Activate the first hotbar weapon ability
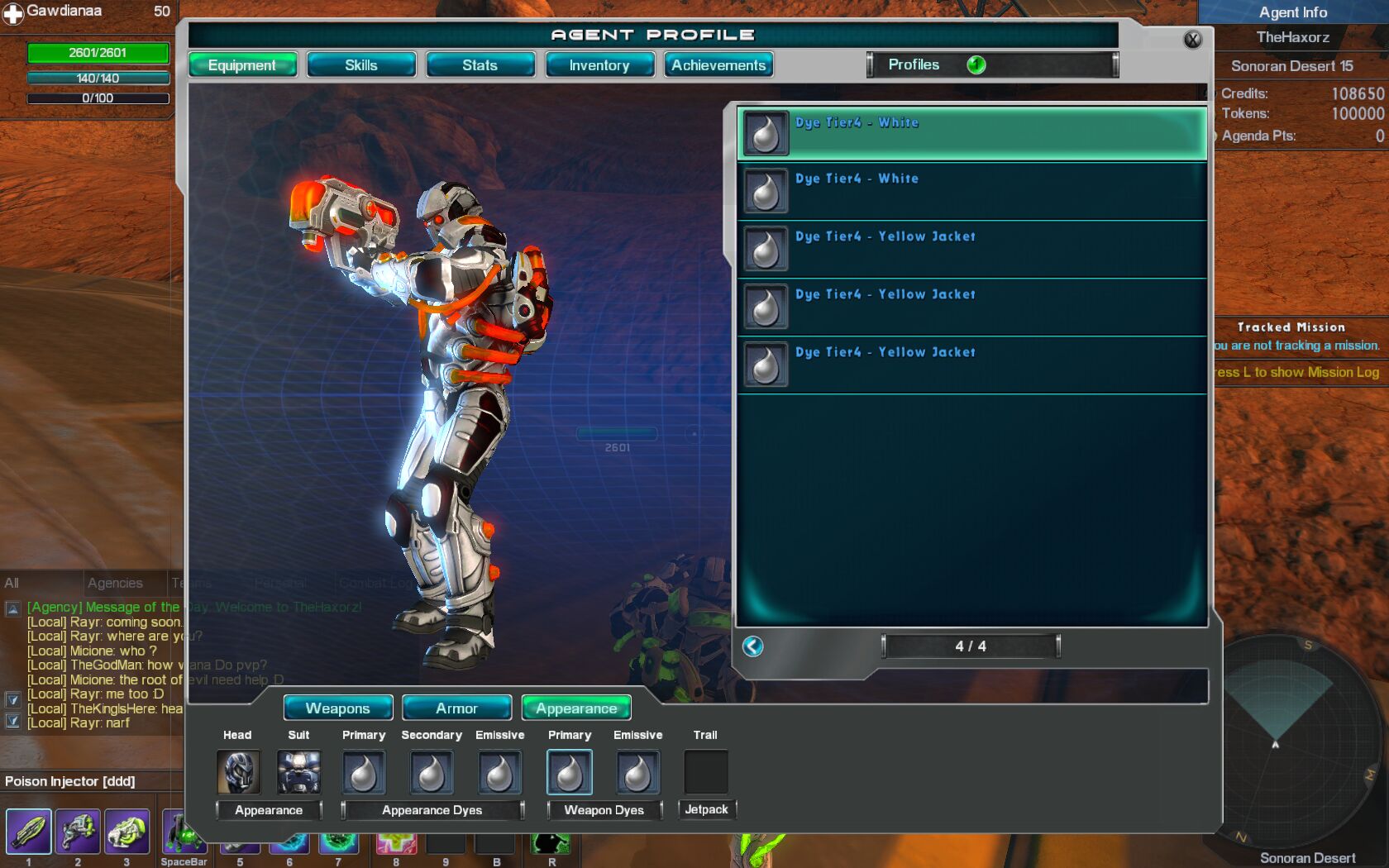Viewport: 1389px width, 868px height. point(29,831)
